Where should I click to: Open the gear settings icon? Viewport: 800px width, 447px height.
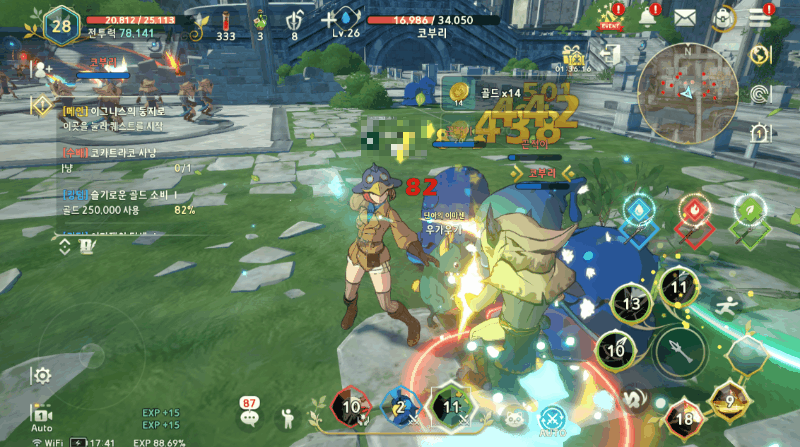pyautogui.click(x=42, y=376)
